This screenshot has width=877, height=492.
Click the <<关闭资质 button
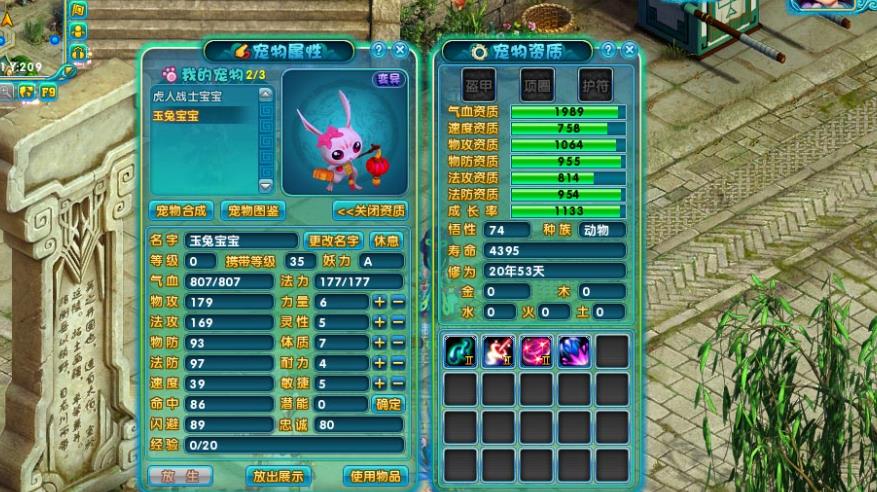370,210
